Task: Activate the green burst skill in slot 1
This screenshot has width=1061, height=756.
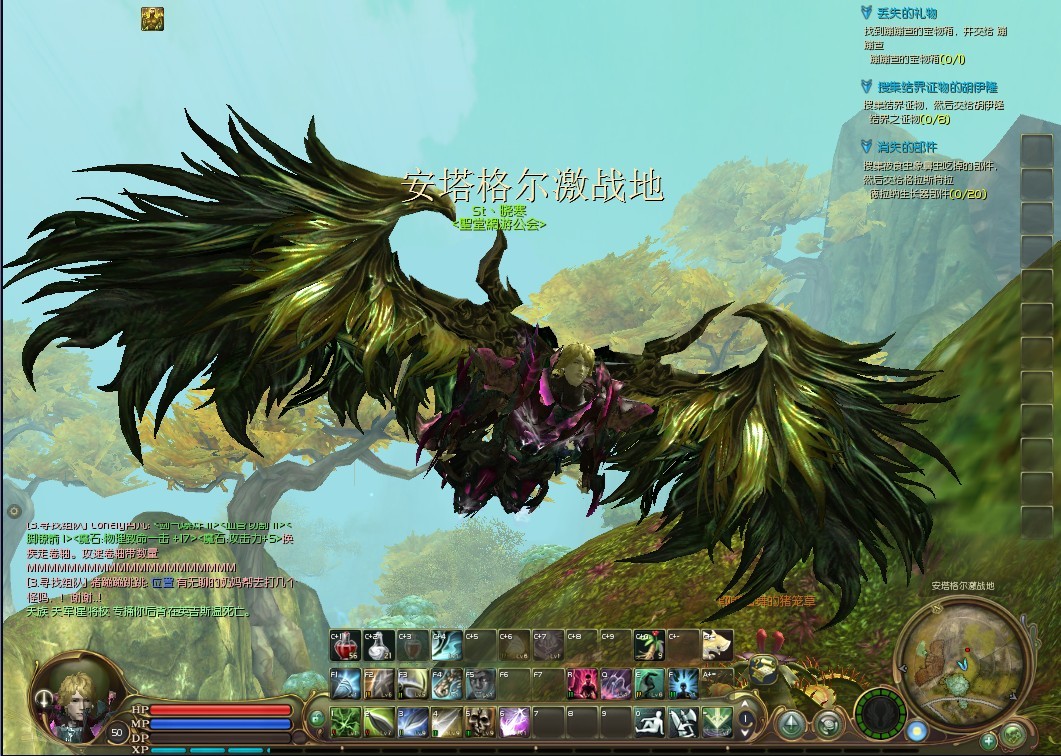Action: 346,720
